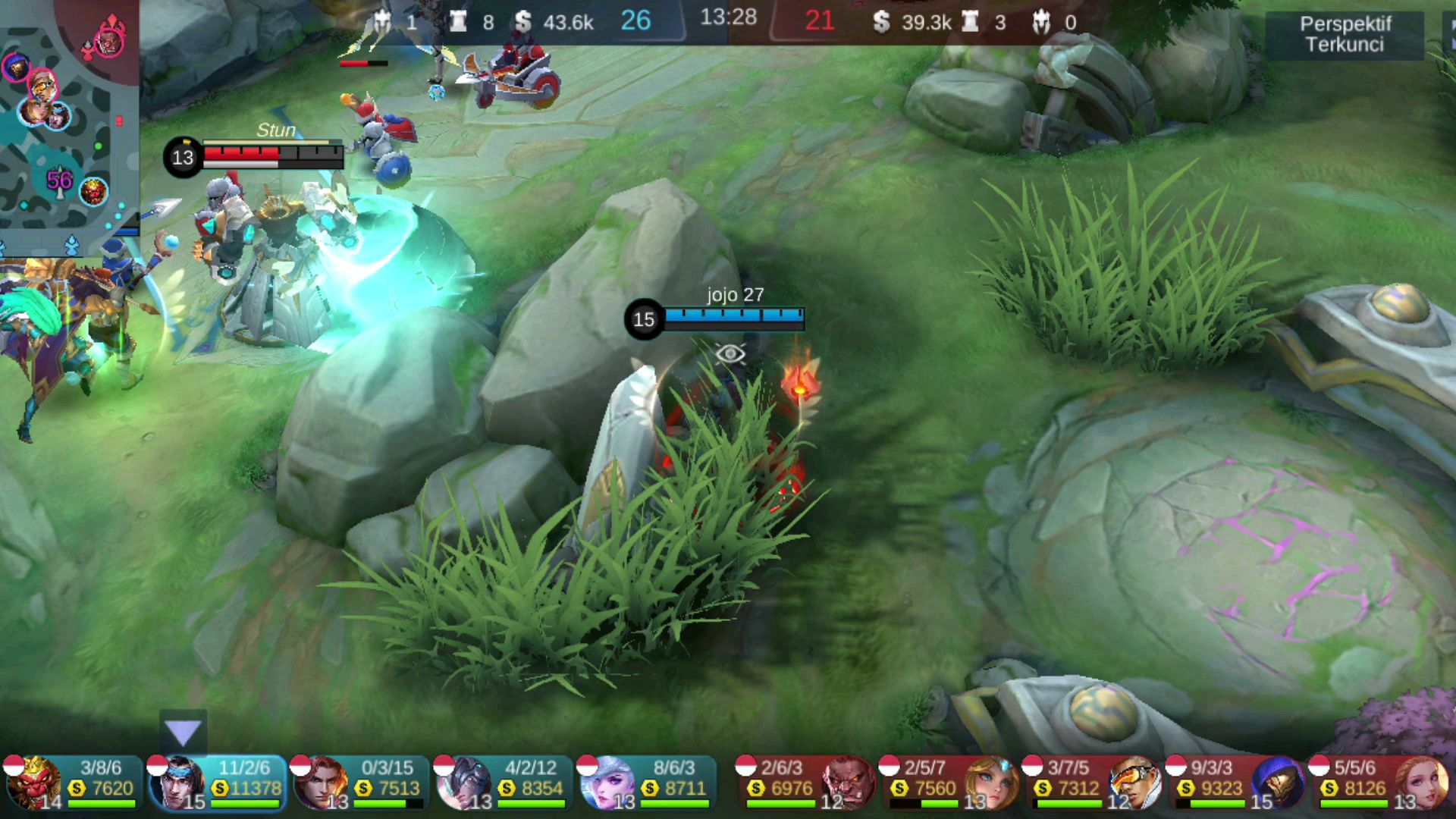Follow the player with 9/3/3 score
This screenshot has width=1456, height=819.
pyautogui.click(x=1236, y=783)
